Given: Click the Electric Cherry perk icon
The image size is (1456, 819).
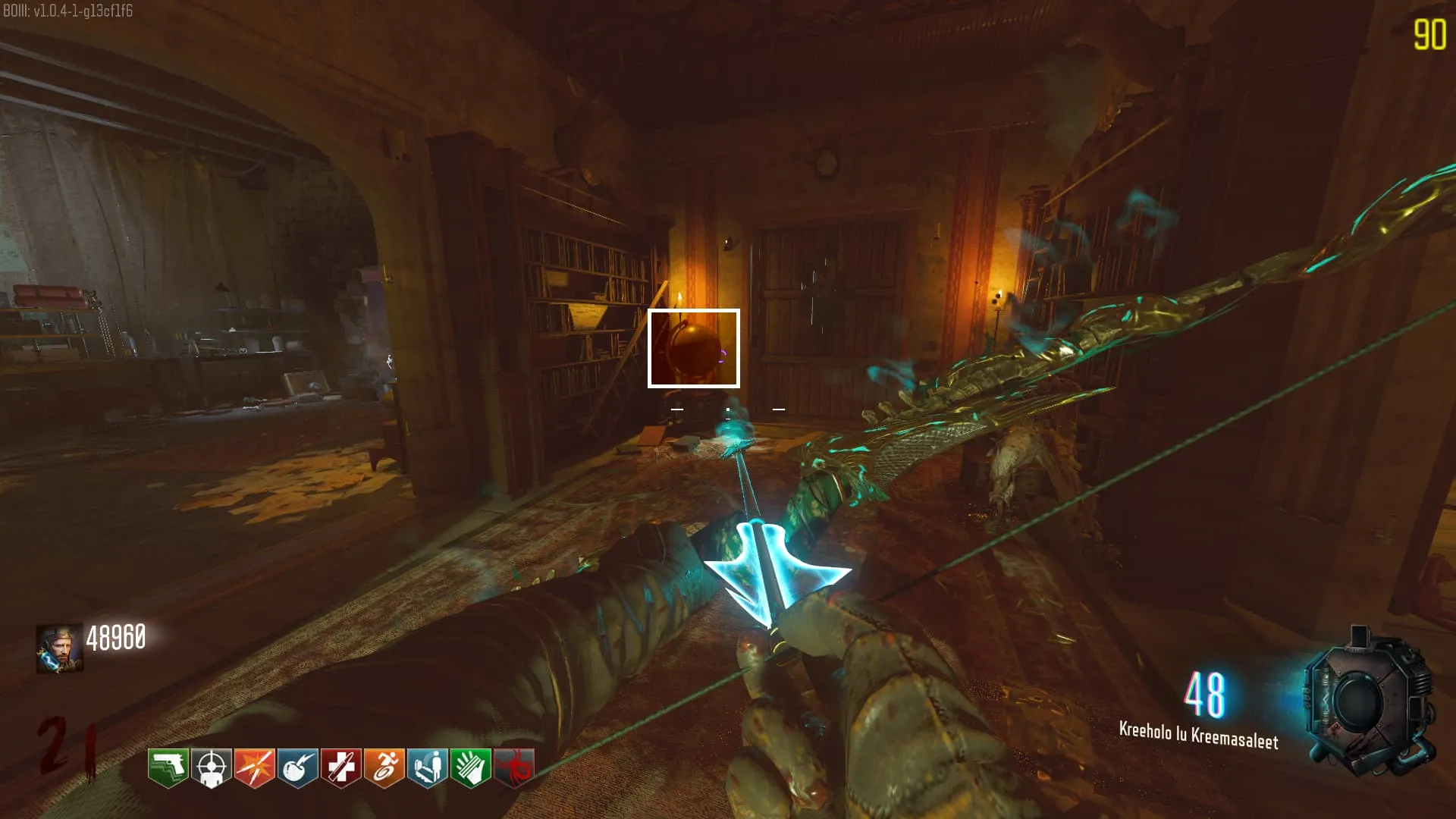Looking at the screenshot, I should click(x=297, y=767).
